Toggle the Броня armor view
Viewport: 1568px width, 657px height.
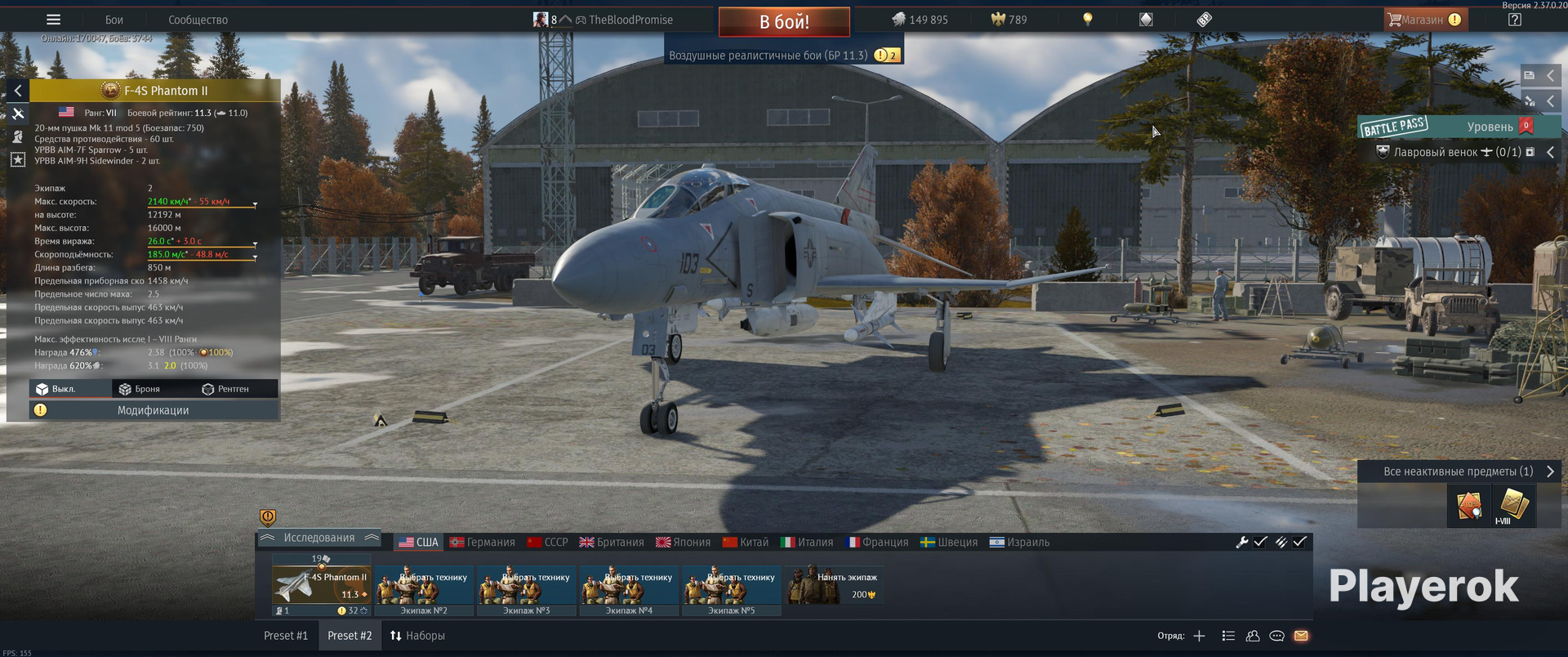point(140,389)
